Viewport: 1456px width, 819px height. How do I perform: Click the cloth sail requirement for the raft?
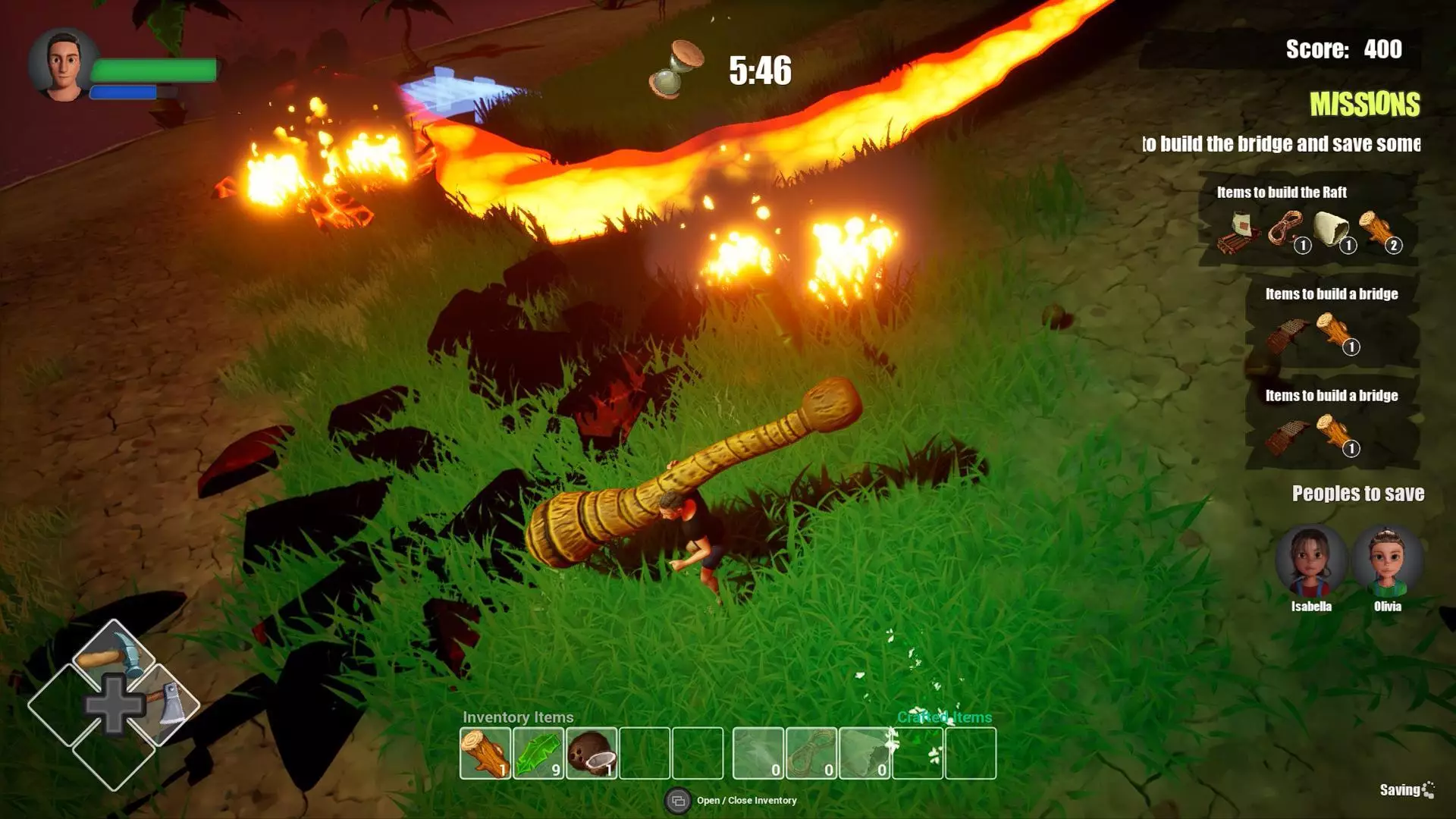[x=1332, y=229]
